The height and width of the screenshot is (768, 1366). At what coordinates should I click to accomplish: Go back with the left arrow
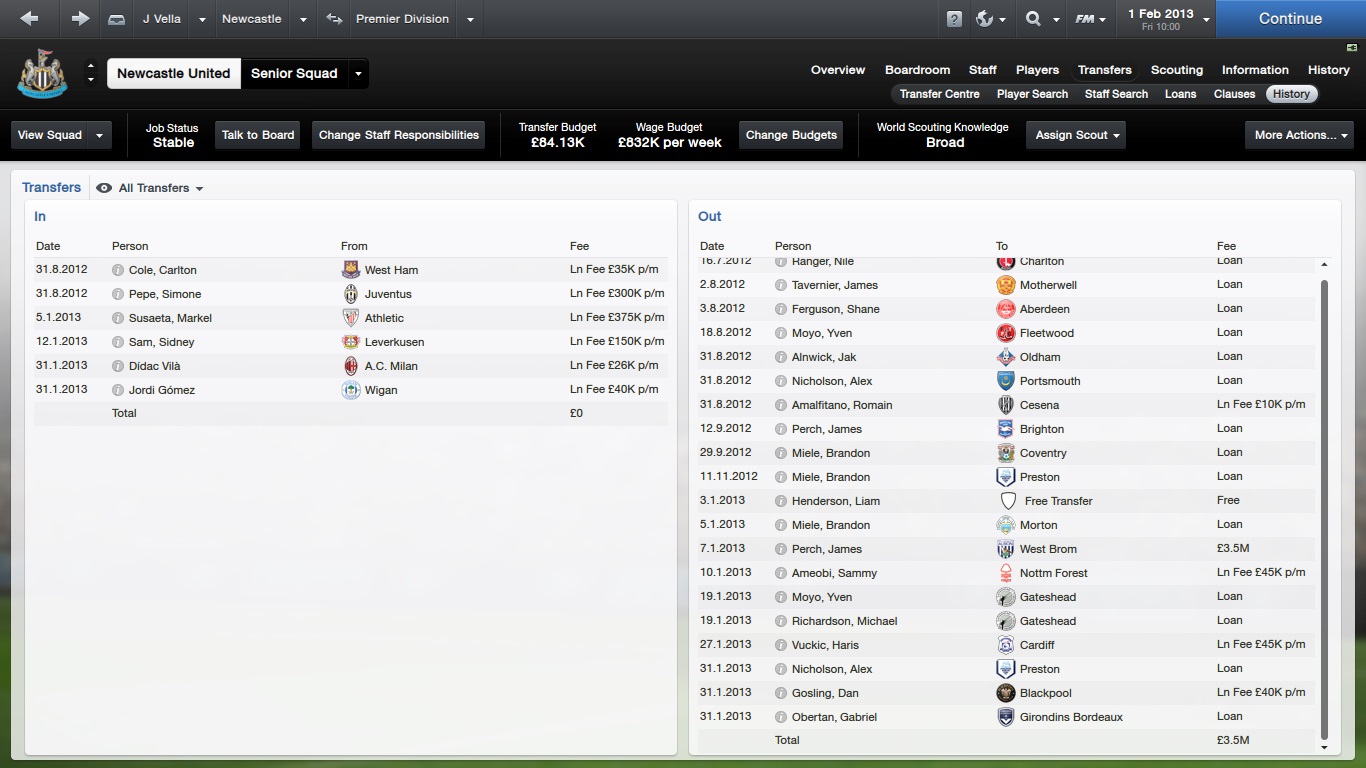click(29, 19)
